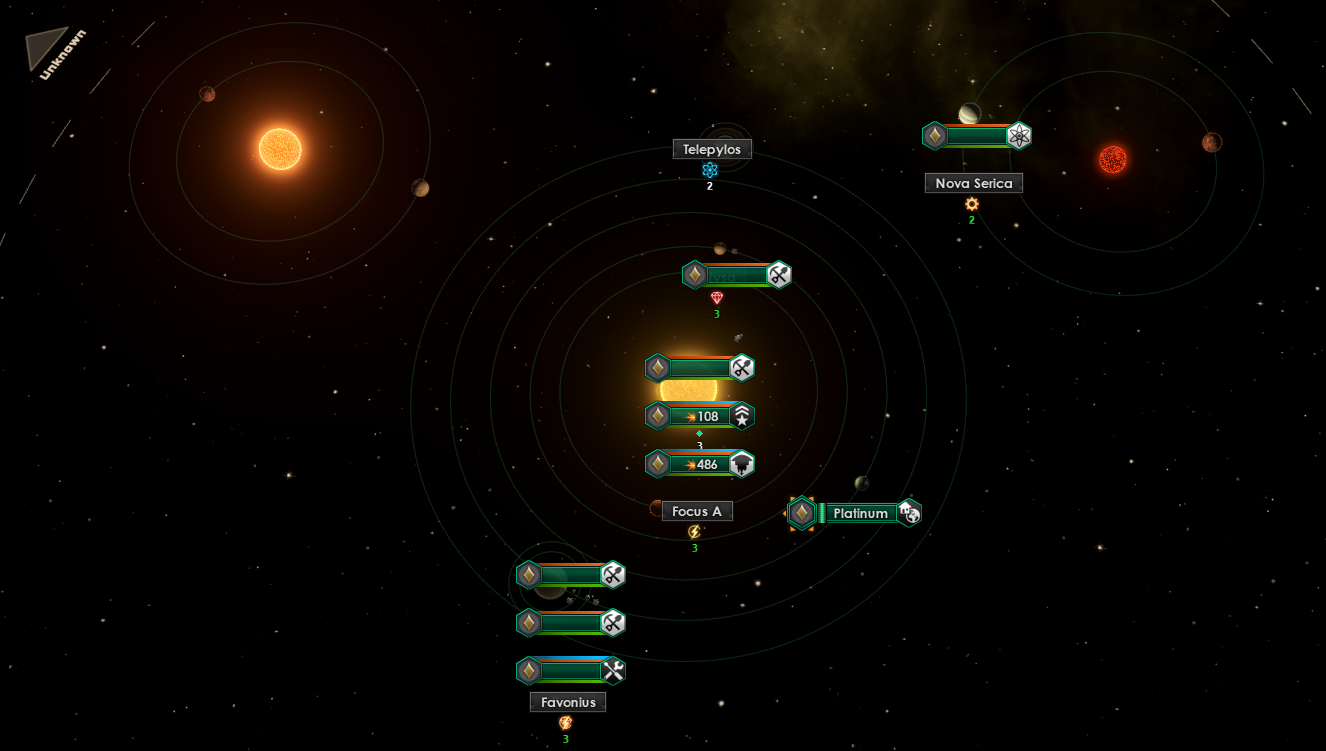The height and width of the screenshot is (751, 1326).
Task: Select the fleet with 108 power
Action: click(x=700, y=416)
